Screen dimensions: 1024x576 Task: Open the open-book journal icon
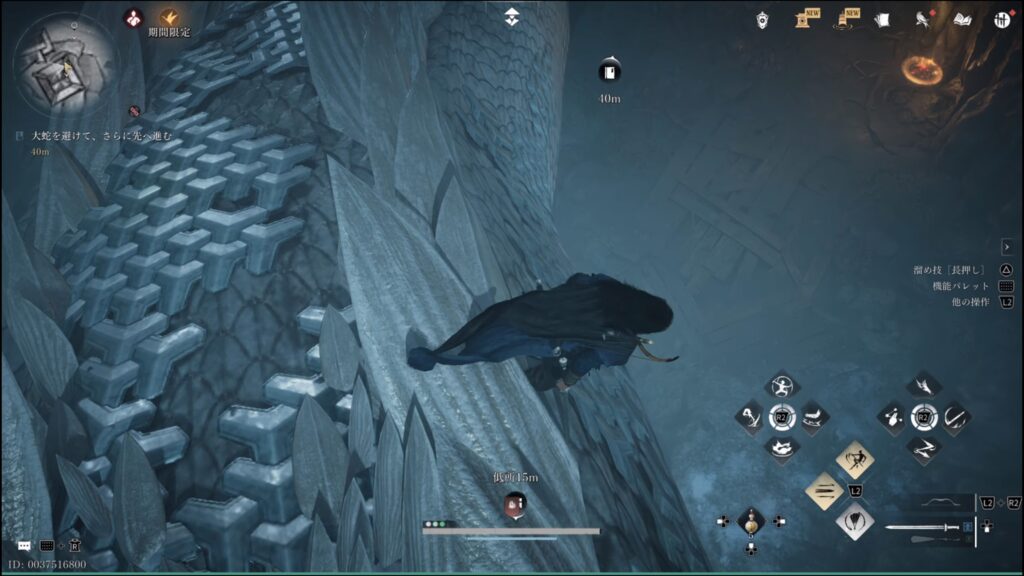(x=963, y=19)
